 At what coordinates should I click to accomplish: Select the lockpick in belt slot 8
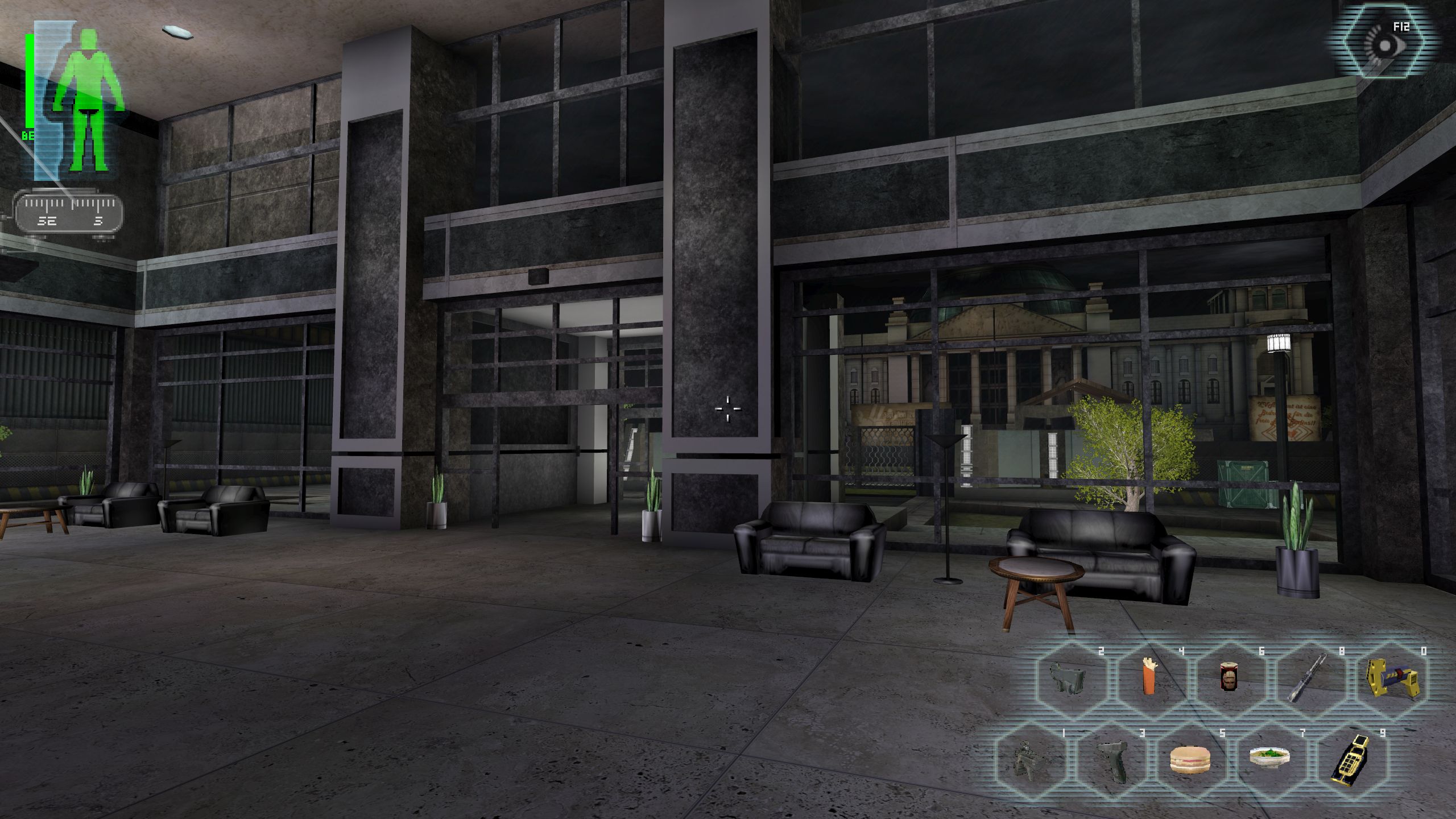pyautogui.click(x=1309, y=678)
